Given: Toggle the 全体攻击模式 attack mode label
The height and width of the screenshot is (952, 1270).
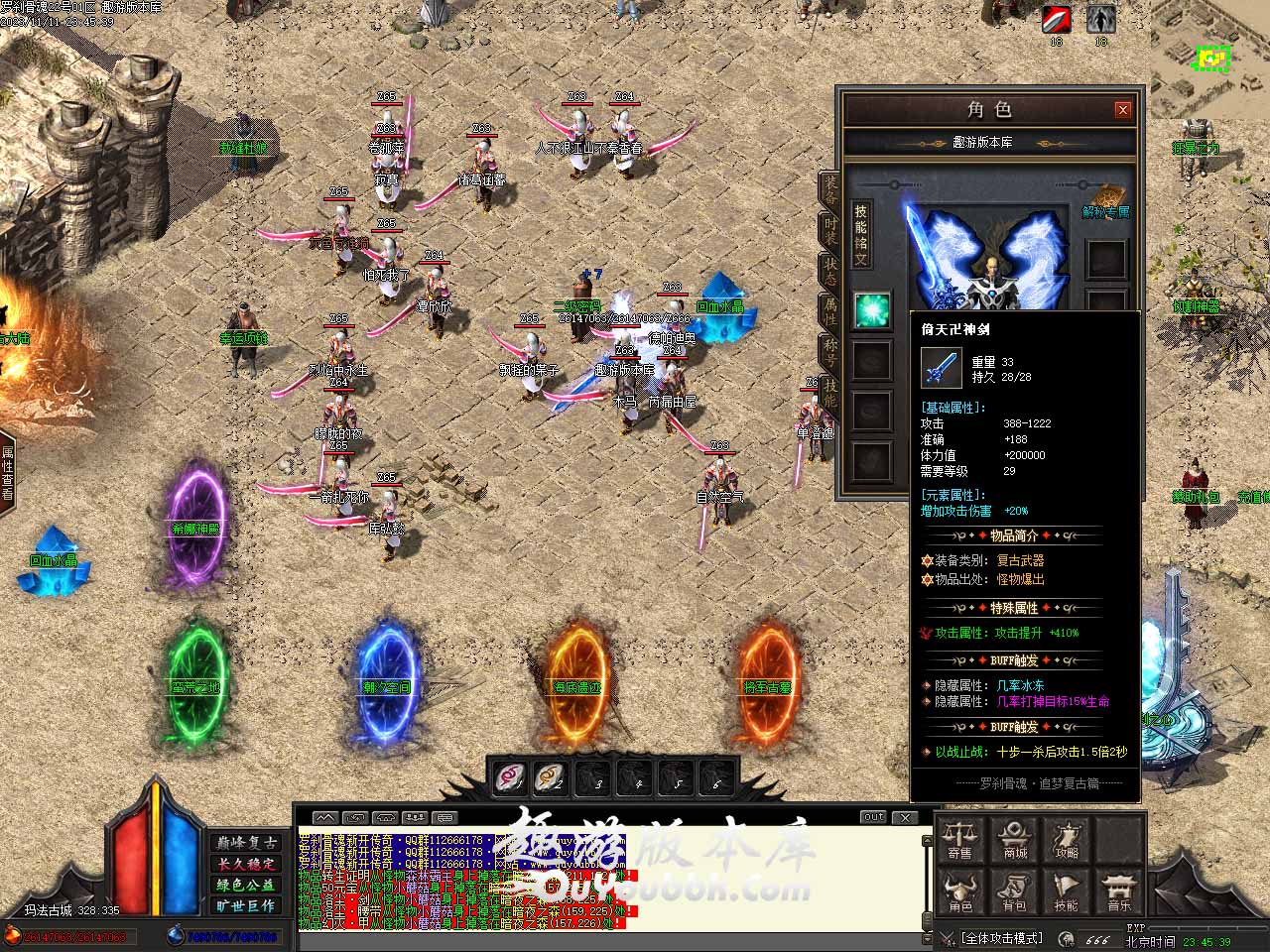Looking at the screenshot, I should click(1002, 938).
